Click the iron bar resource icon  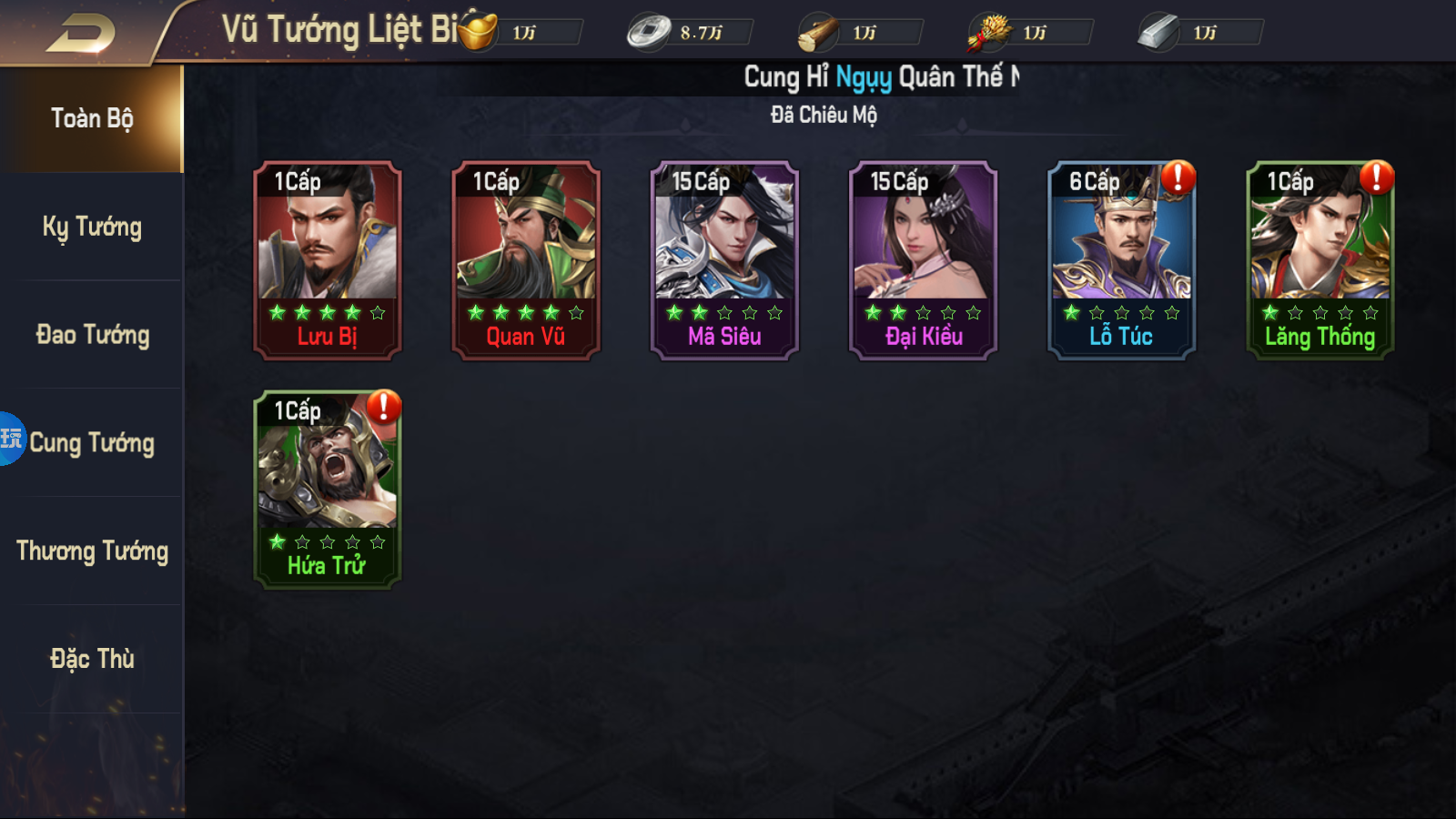pos(1158,33)
